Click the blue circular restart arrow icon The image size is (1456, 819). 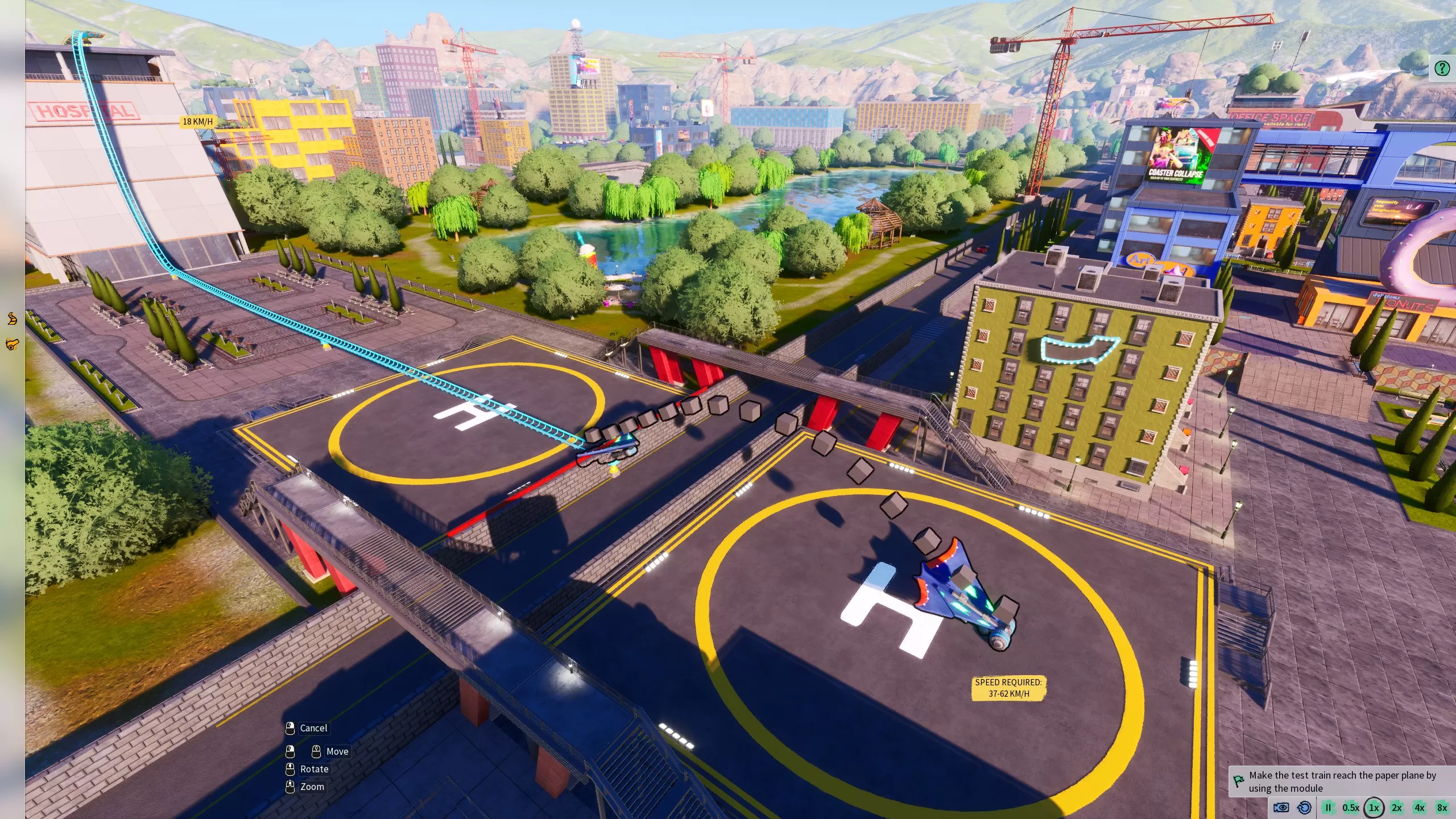pos(1304,808)
